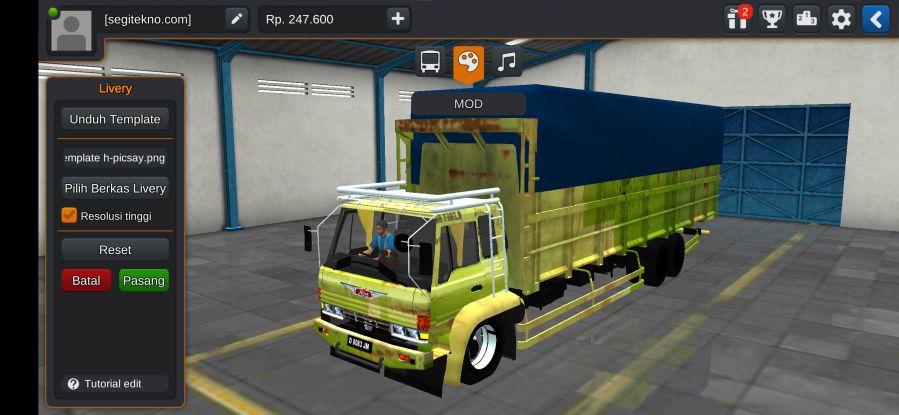
Task: Click the Unduh Template button
Action: click(x=114, y=119)
